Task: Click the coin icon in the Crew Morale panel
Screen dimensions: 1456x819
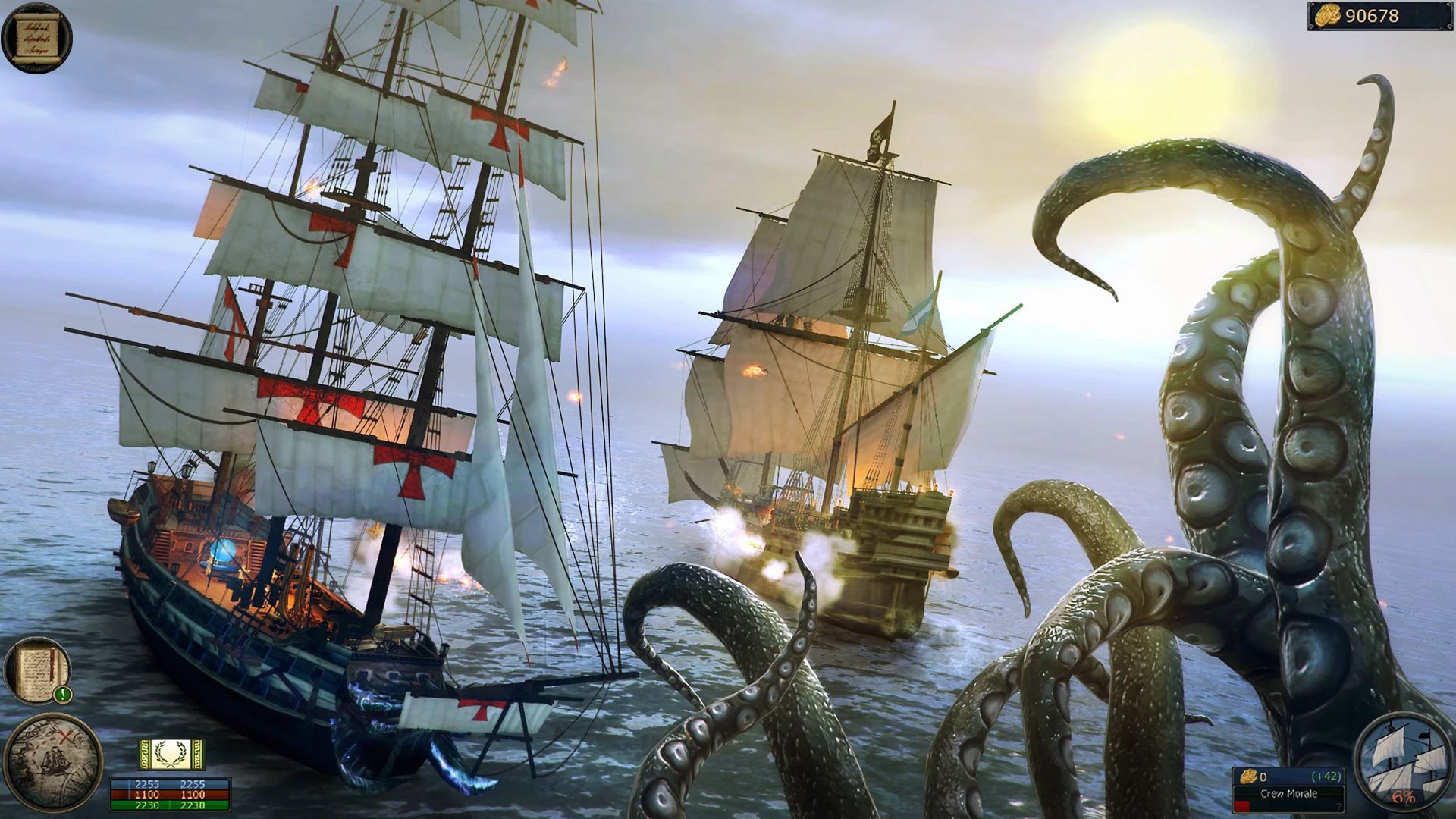Action: (x=1247, y=777)
